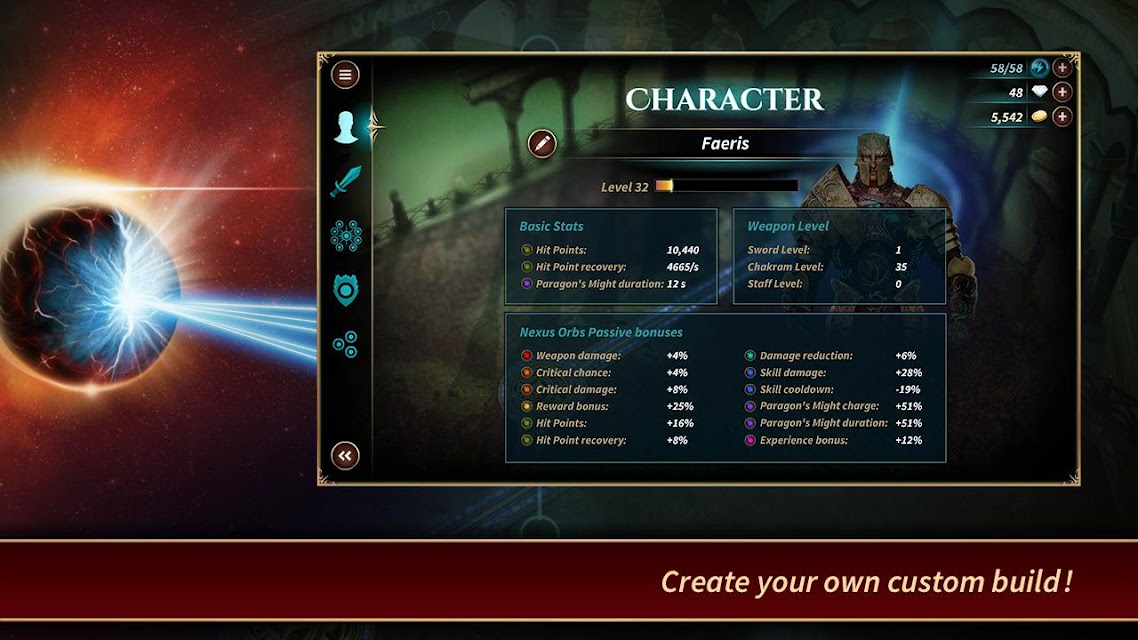Buy more gold coins via plus
The image size is (1138, 640).
tap(1062, 117)
